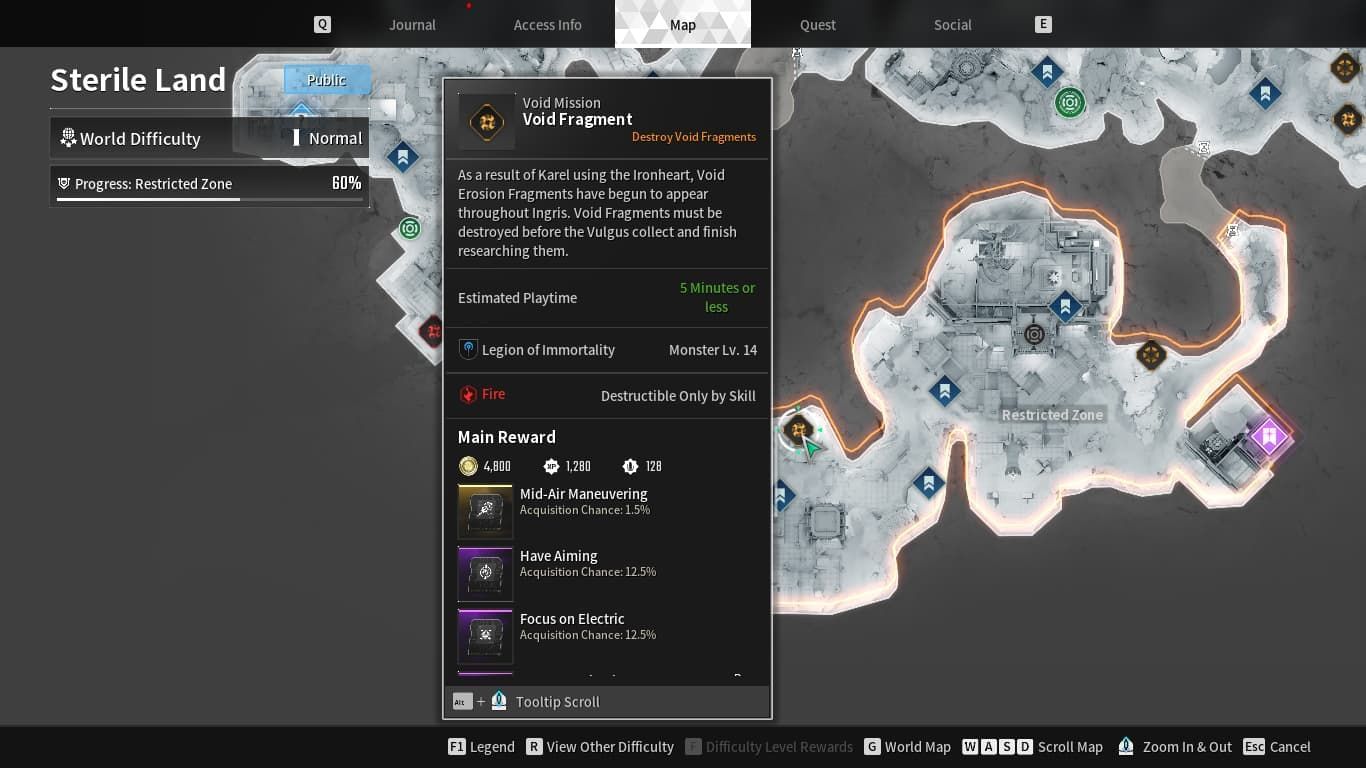Toggle the Public matchmaking setting

click(x=327, y=79)
